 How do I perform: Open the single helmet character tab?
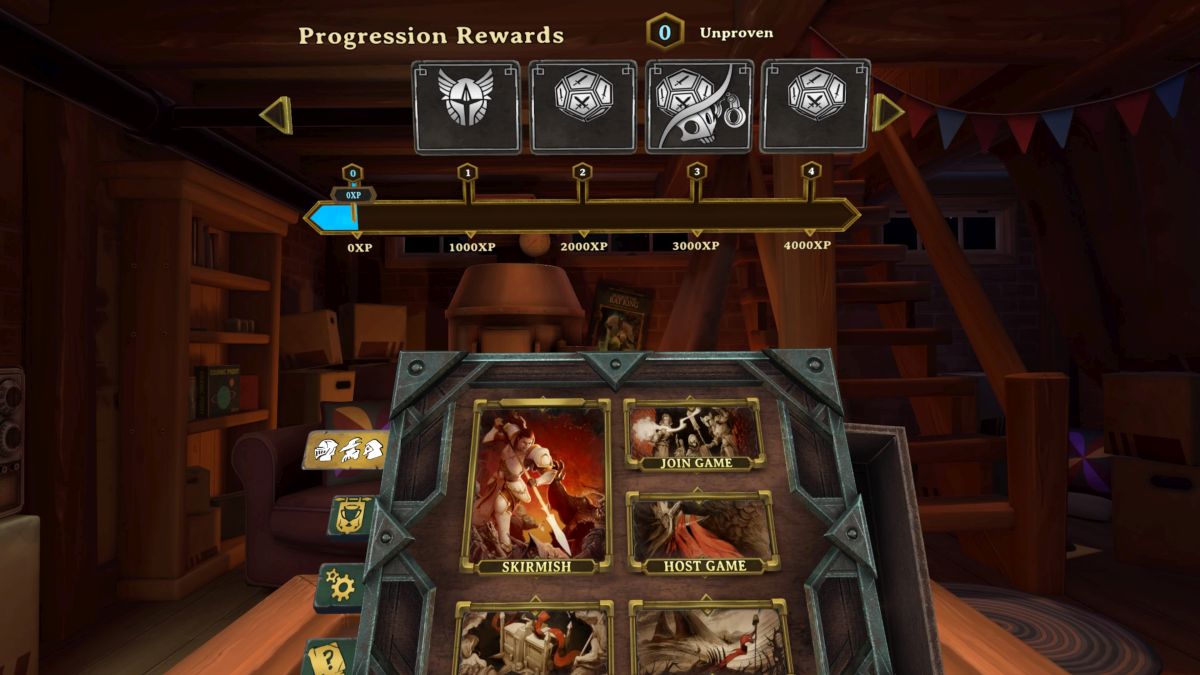(x=351, y=517)
